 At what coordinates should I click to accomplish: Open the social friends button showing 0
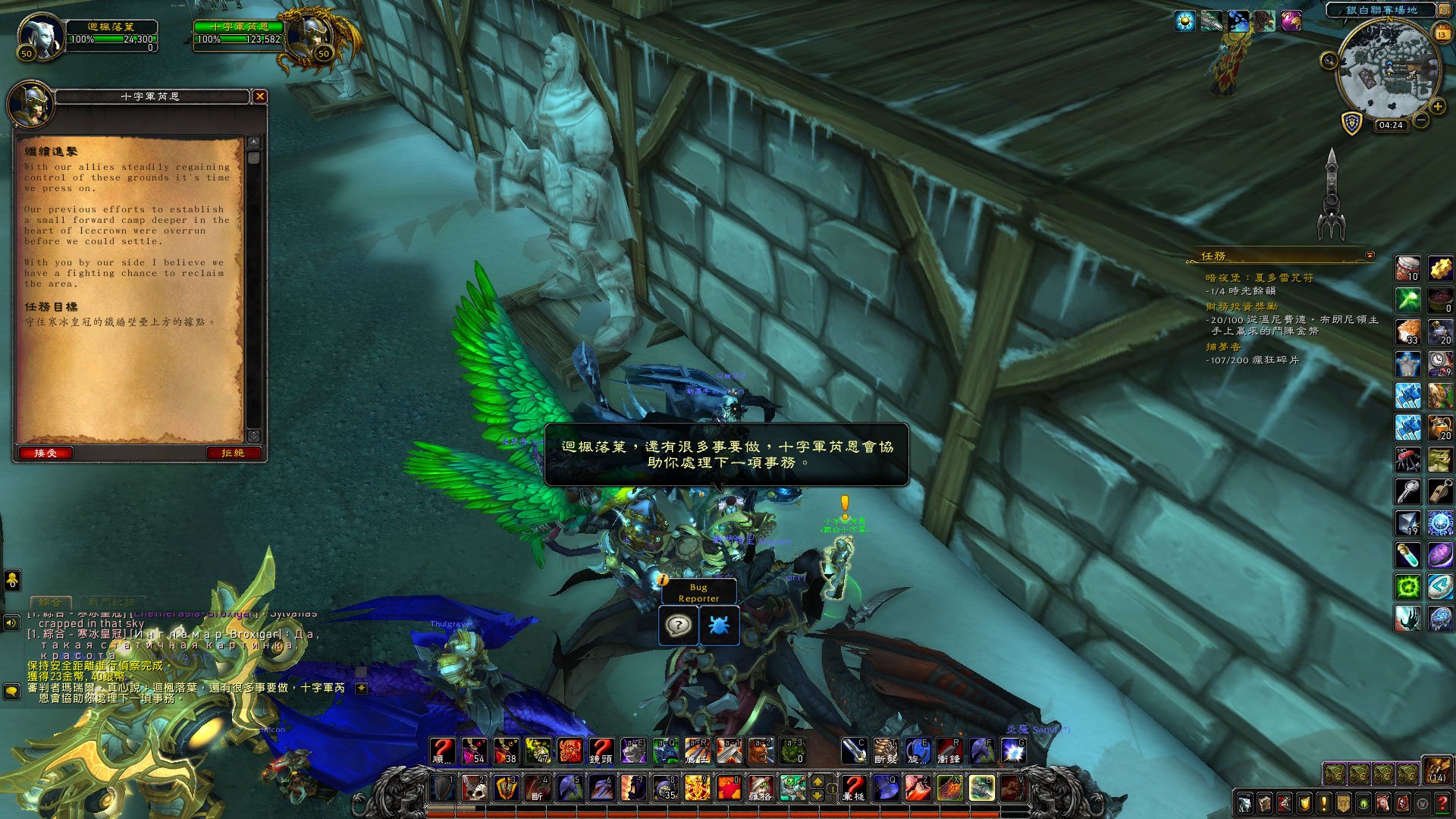[12, 580]
